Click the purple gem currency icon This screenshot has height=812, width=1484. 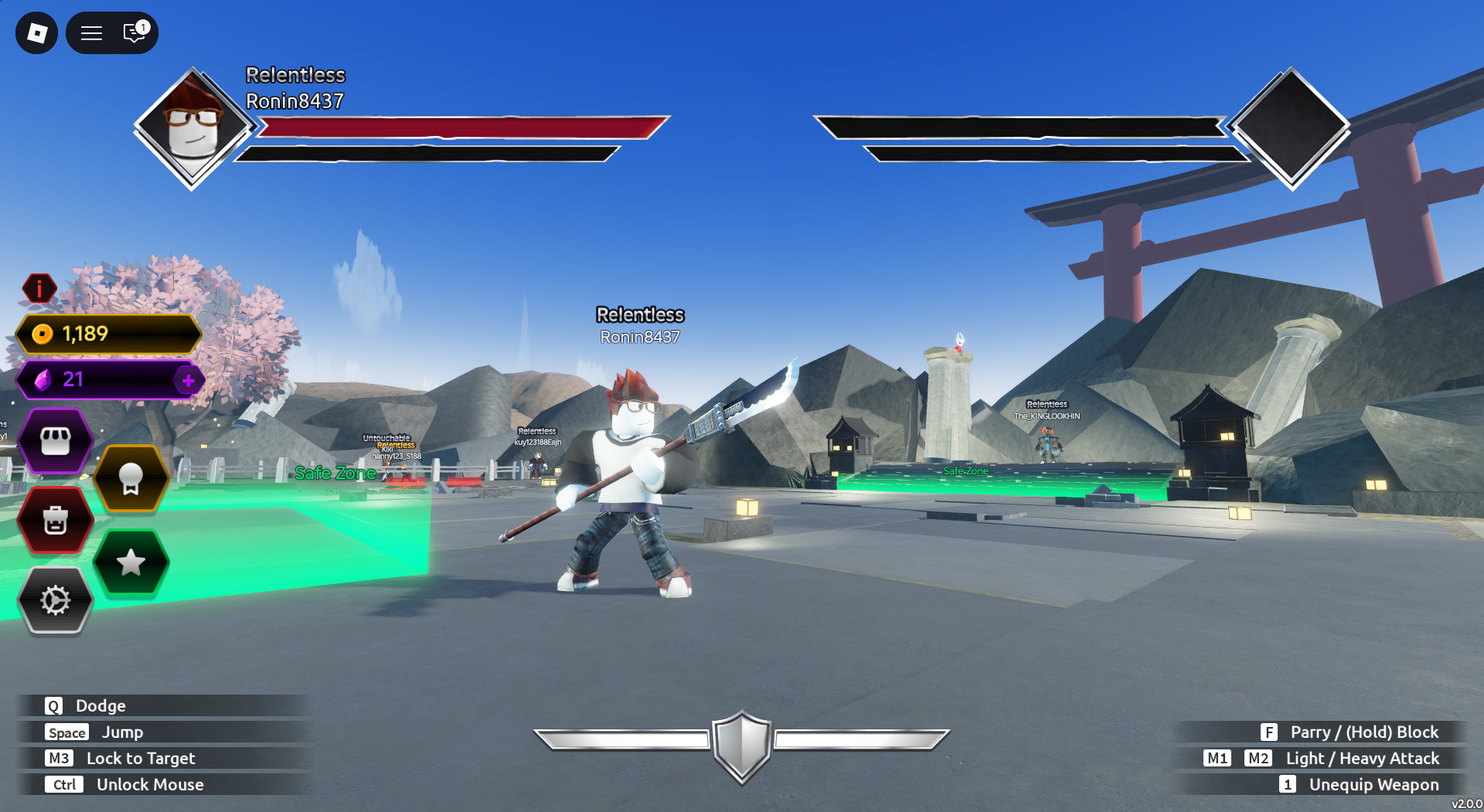[45, 379]
